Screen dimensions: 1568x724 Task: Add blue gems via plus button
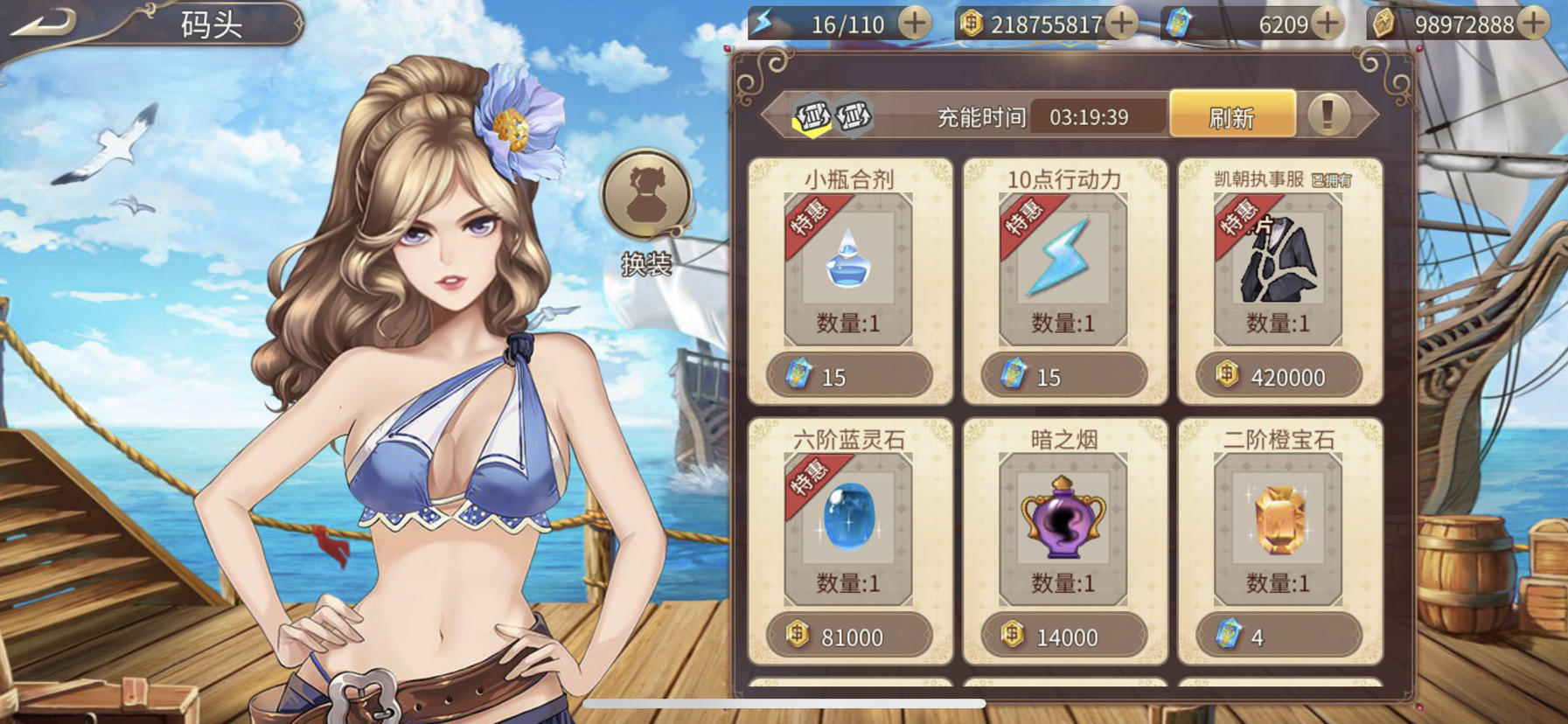1328,23
